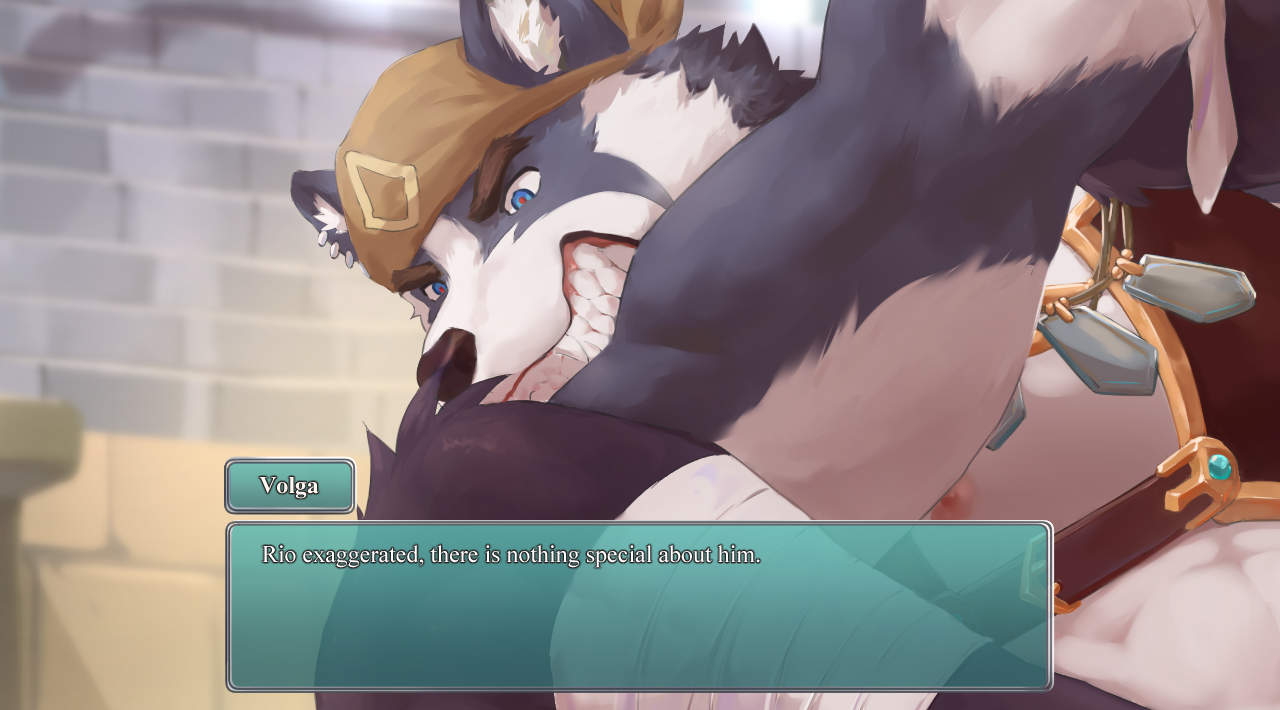Click the dialogue box to advance text
The width and height of the screenshot is (1280, 710).
point(639,606)
